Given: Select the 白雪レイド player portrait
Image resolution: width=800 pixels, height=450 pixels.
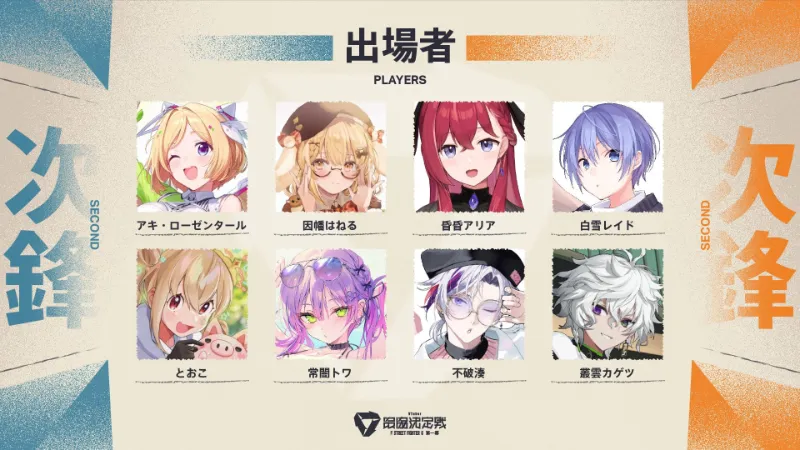Looking at the screenshot, I should click(x=608, y=153).
